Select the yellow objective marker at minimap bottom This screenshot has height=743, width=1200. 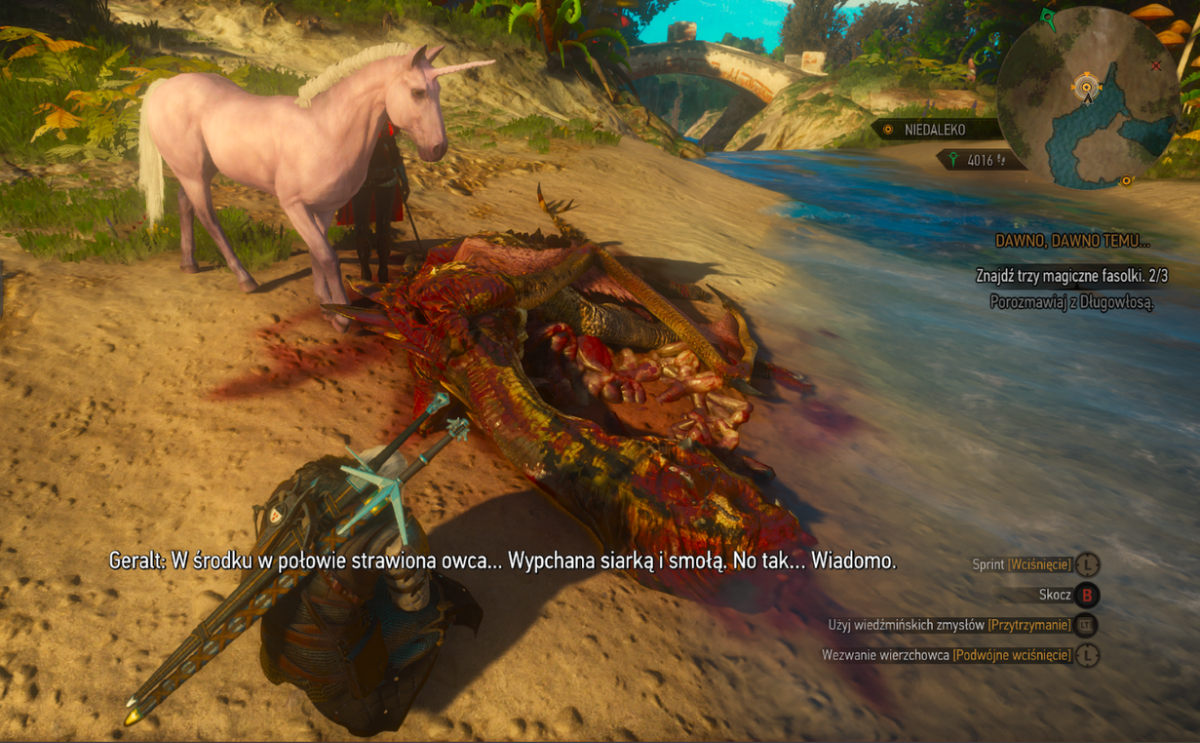(1127, 181)
